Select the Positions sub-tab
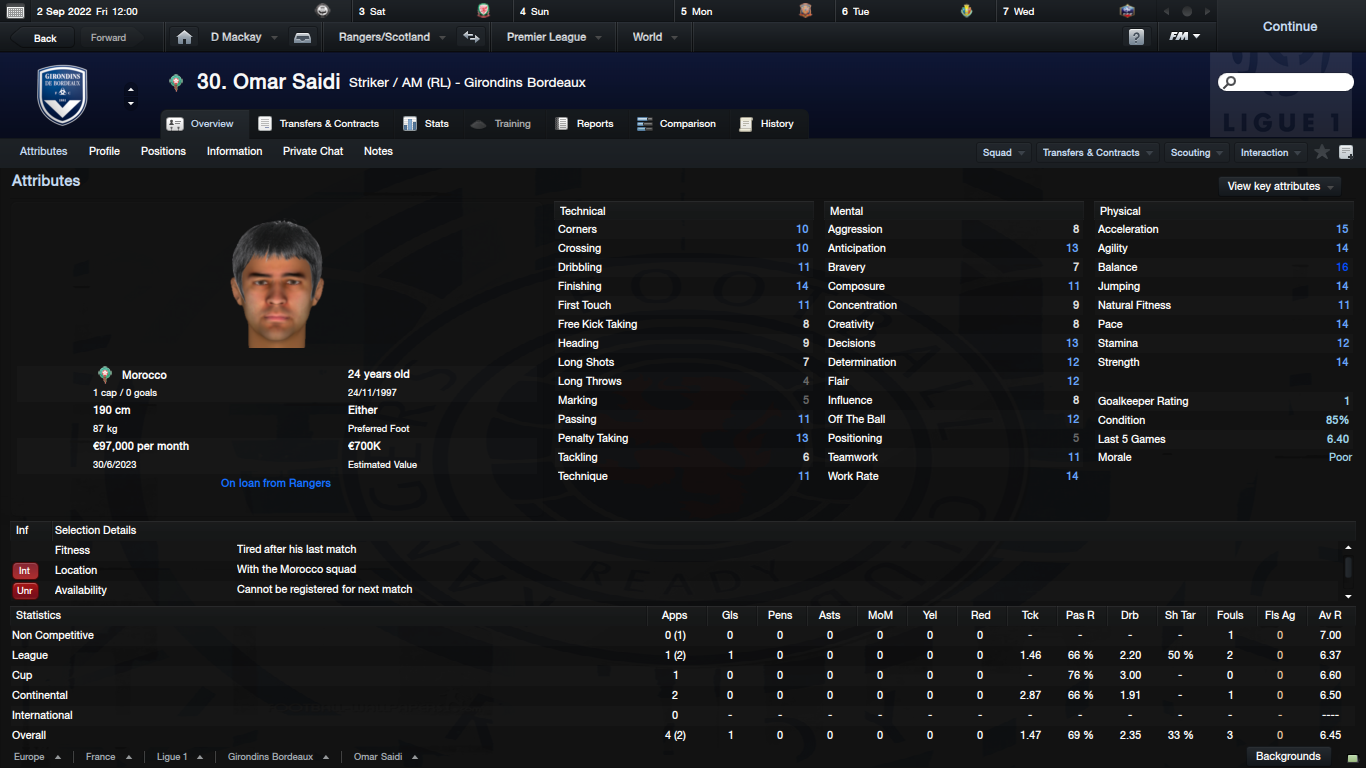 click(x=163, y=152)
